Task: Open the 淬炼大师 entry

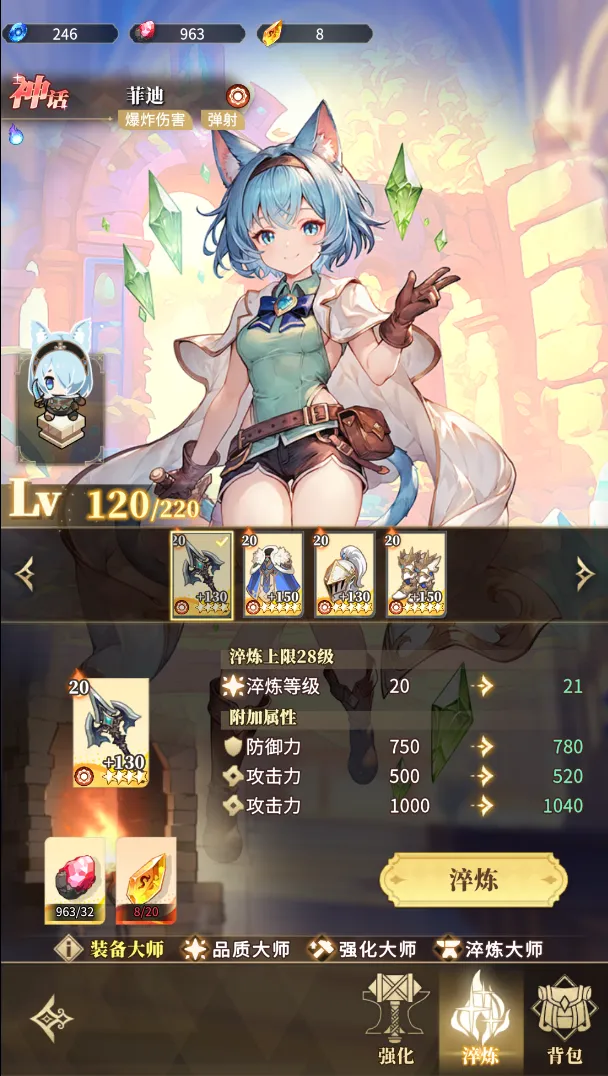Action: (489, 948)
